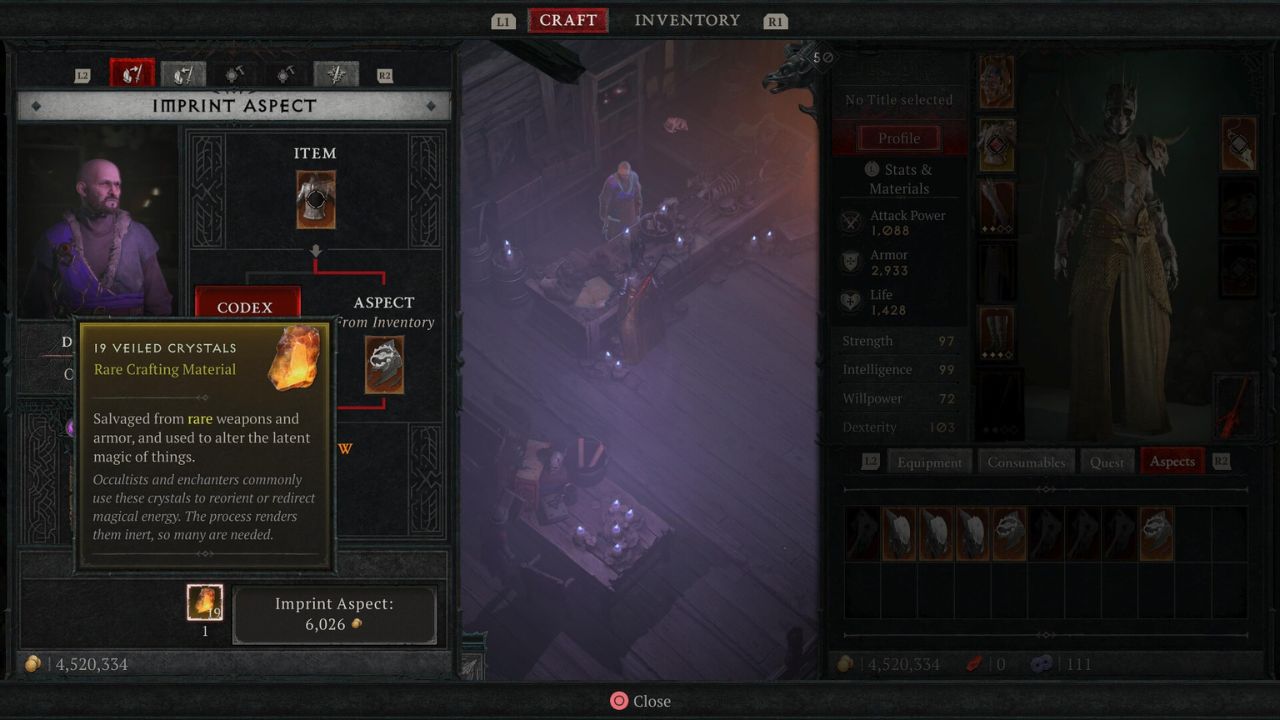The height and width of the screenshot is (720, 1280).
Task: Select an aspect thumbnail from the bottom grid
Action: tap(899, 533)
